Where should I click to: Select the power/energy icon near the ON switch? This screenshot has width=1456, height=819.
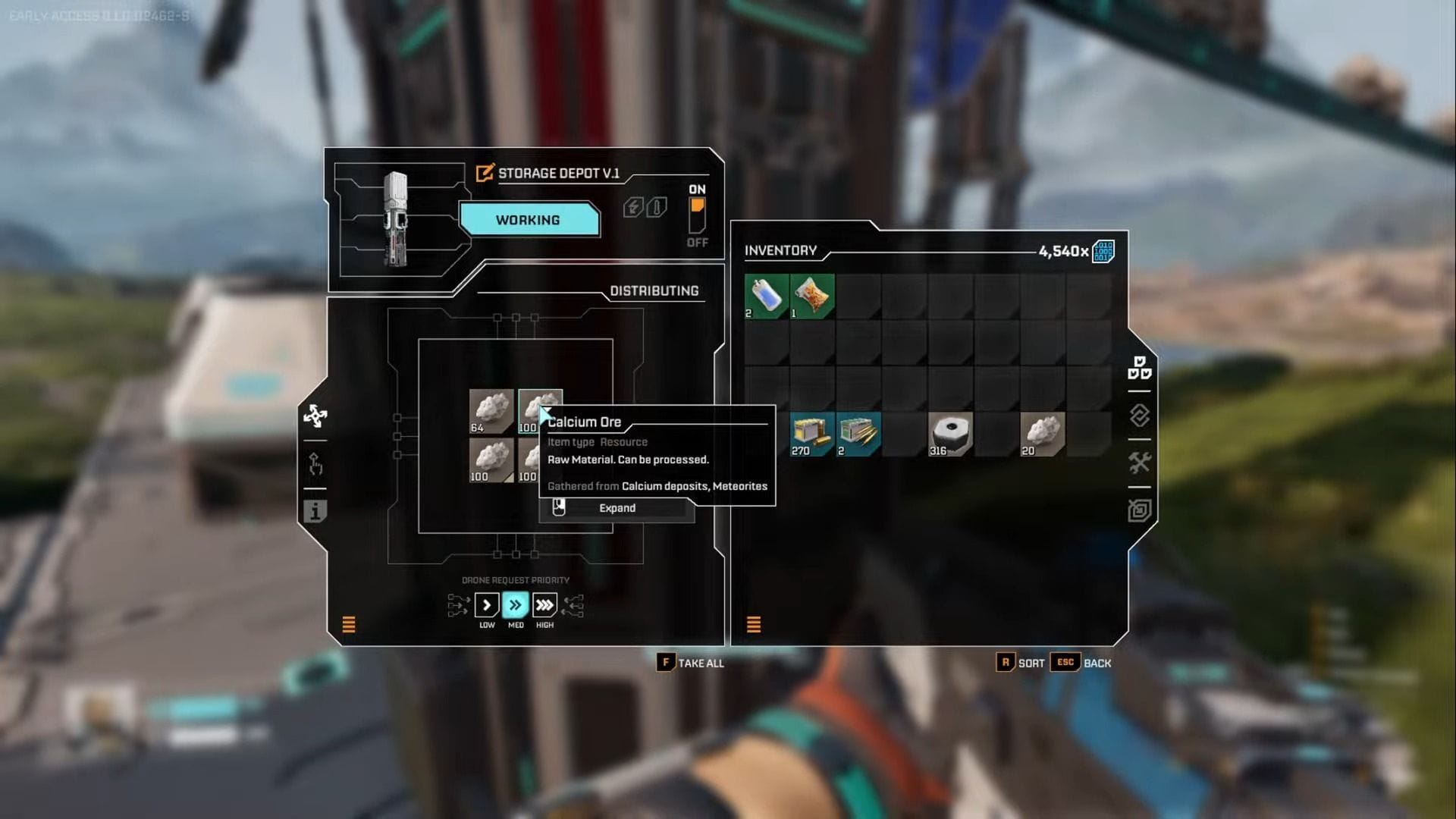632,207
